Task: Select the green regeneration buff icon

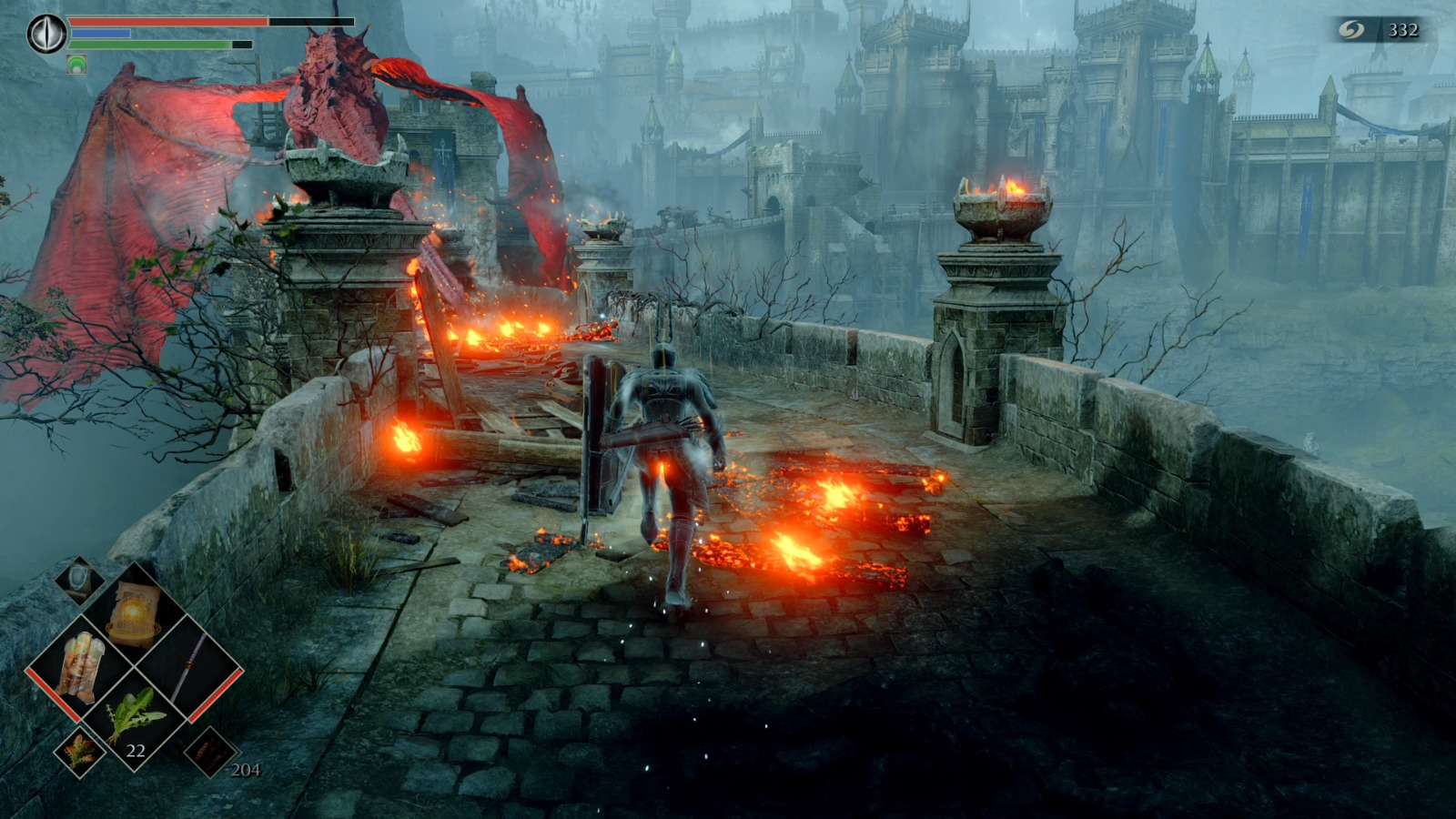Action: click(76, 64)
